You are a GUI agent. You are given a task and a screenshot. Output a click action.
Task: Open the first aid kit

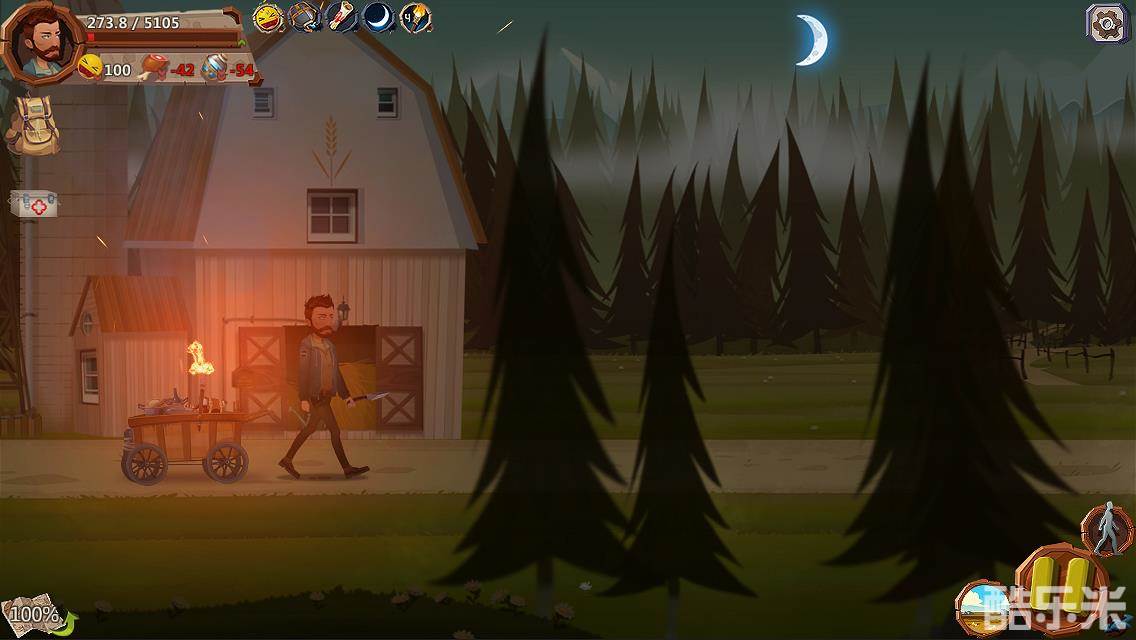(34, 204)
